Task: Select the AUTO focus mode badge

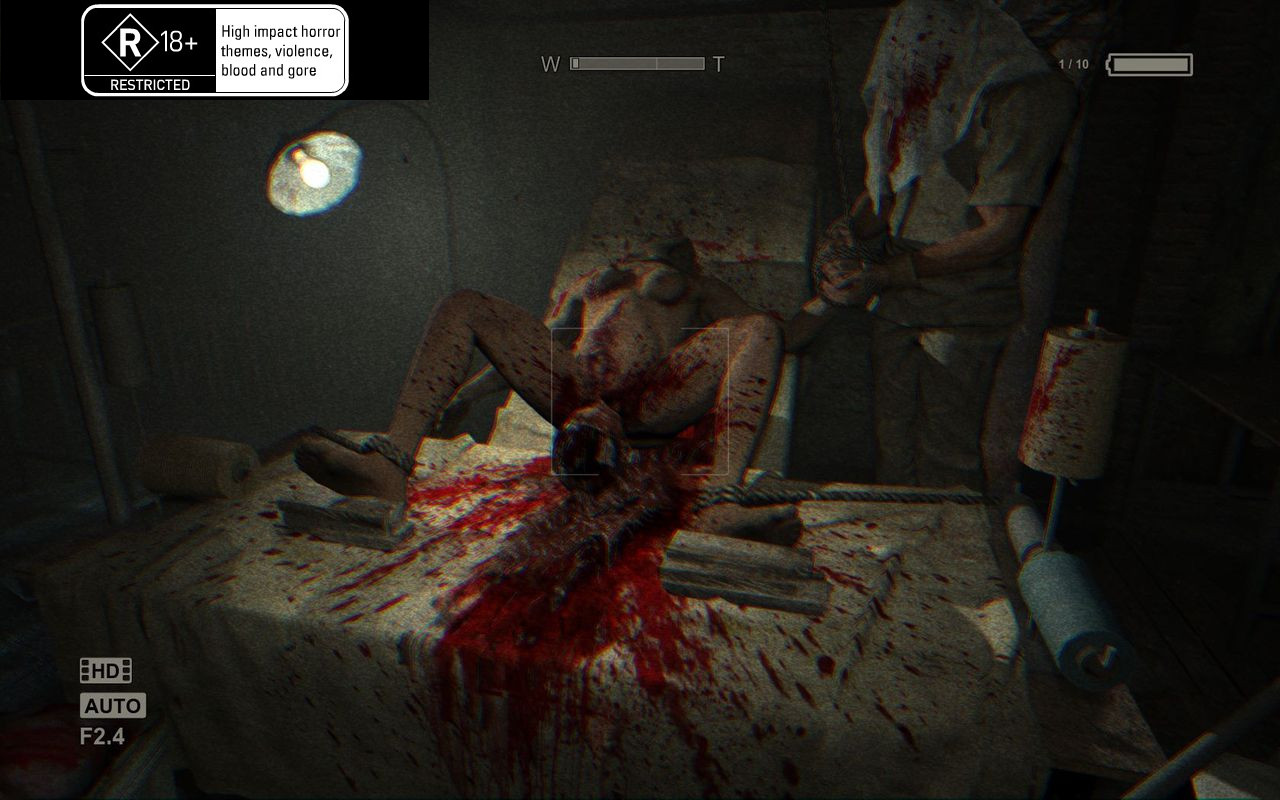Action: click(112, 706)
